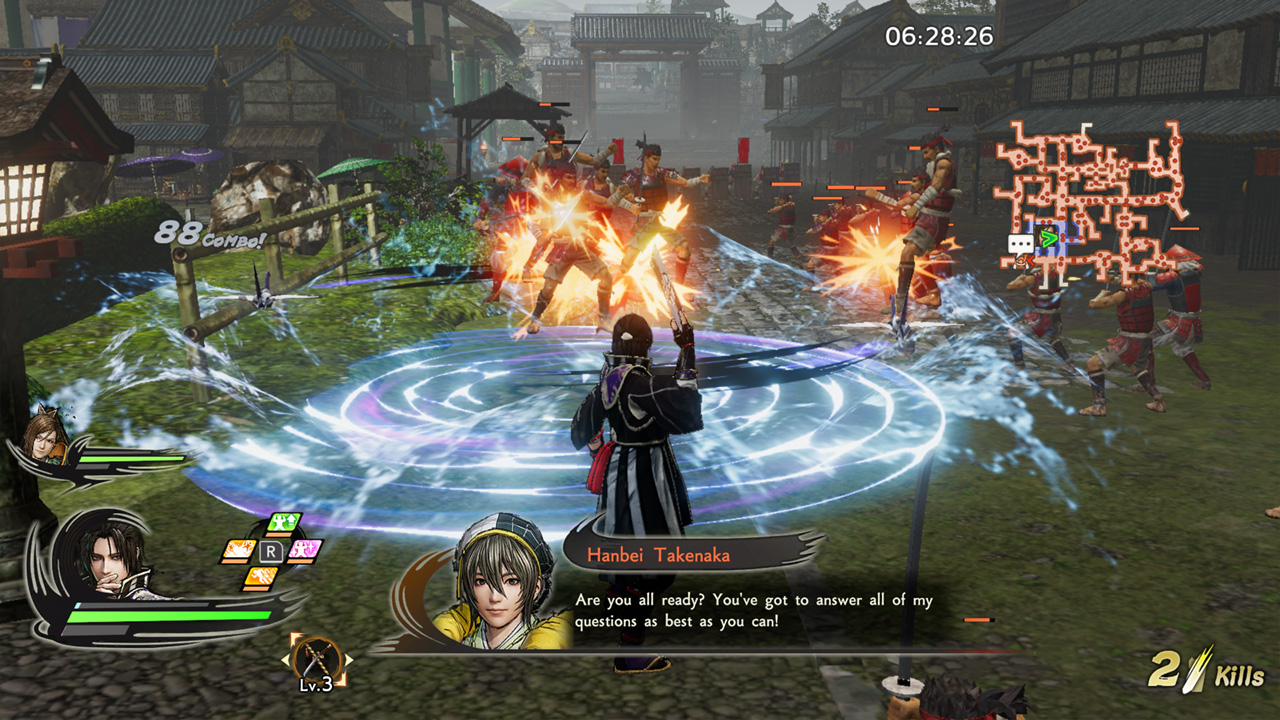Image resolution: width=1280 pixels, height=720 pixels.
Task: Toggle the top character portrait on the left
Action: click(45, 440)
